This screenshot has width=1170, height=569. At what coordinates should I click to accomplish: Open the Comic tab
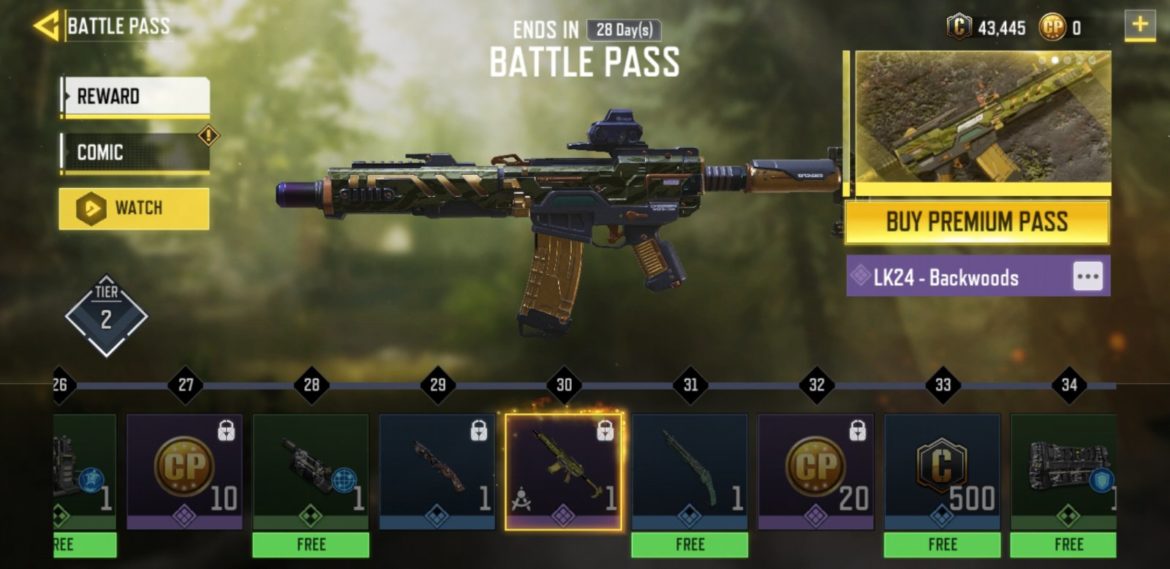point(135,152)
